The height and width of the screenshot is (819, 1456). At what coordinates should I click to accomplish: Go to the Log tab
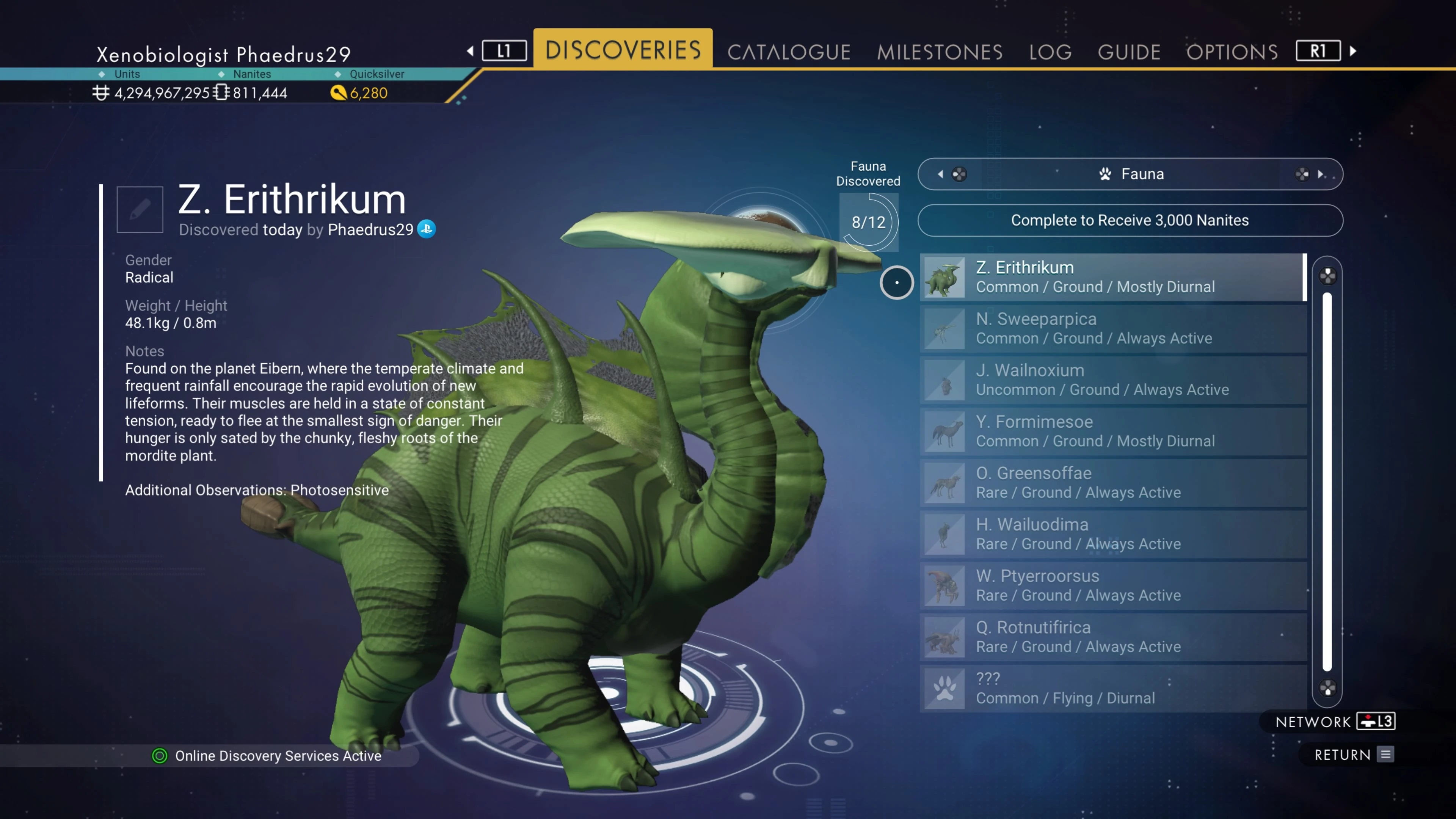(1050, 52)
